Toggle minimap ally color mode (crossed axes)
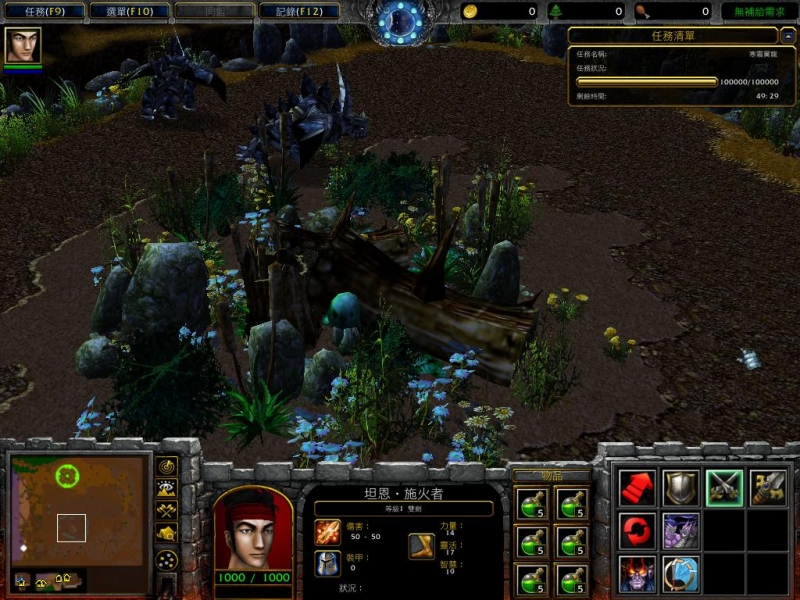Image resolution: width=800 pixels, height=600 pixels. click(x=167, y=511)
